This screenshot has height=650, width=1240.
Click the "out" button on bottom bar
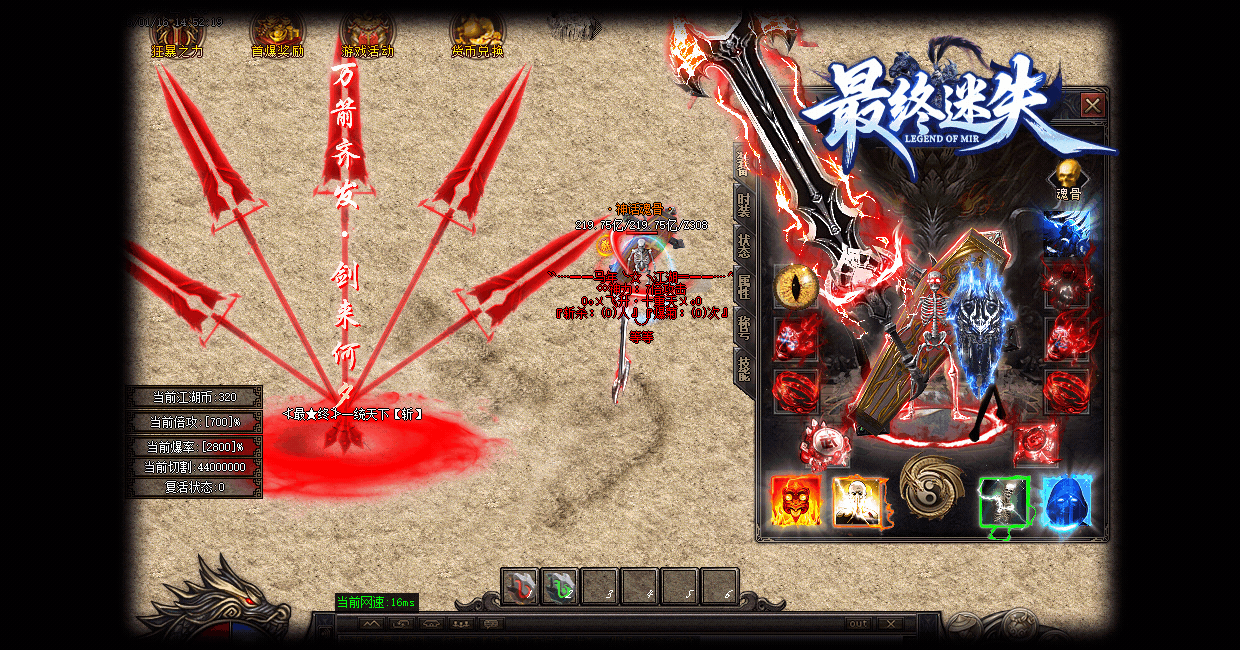858,624
